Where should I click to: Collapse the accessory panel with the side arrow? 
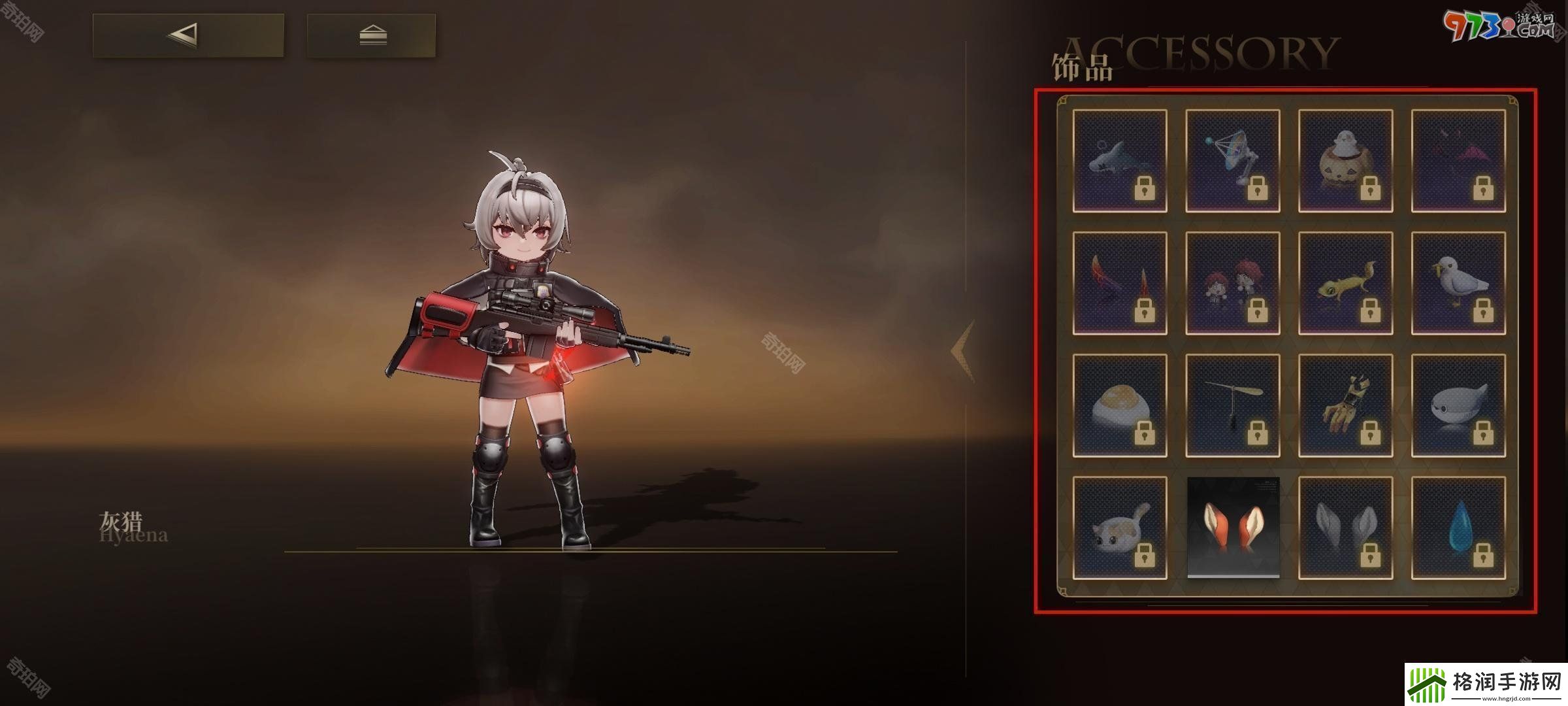[x=962, y=351]
